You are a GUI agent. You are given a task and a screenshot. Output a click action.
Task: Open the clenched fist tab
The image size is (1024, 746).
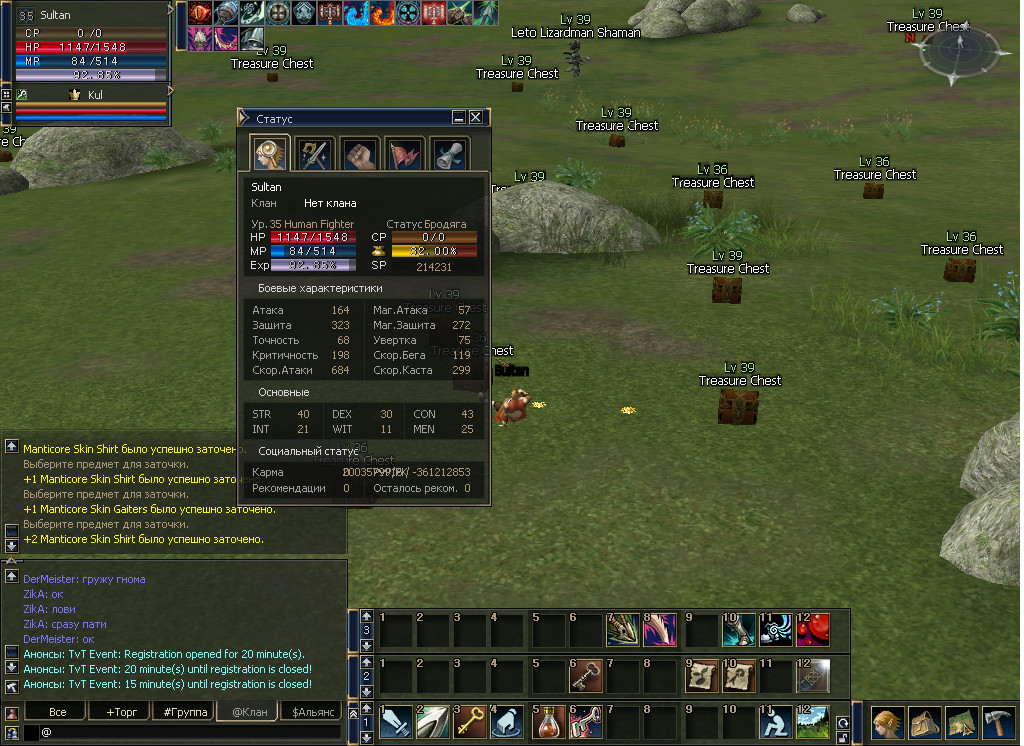click(360, 153)
